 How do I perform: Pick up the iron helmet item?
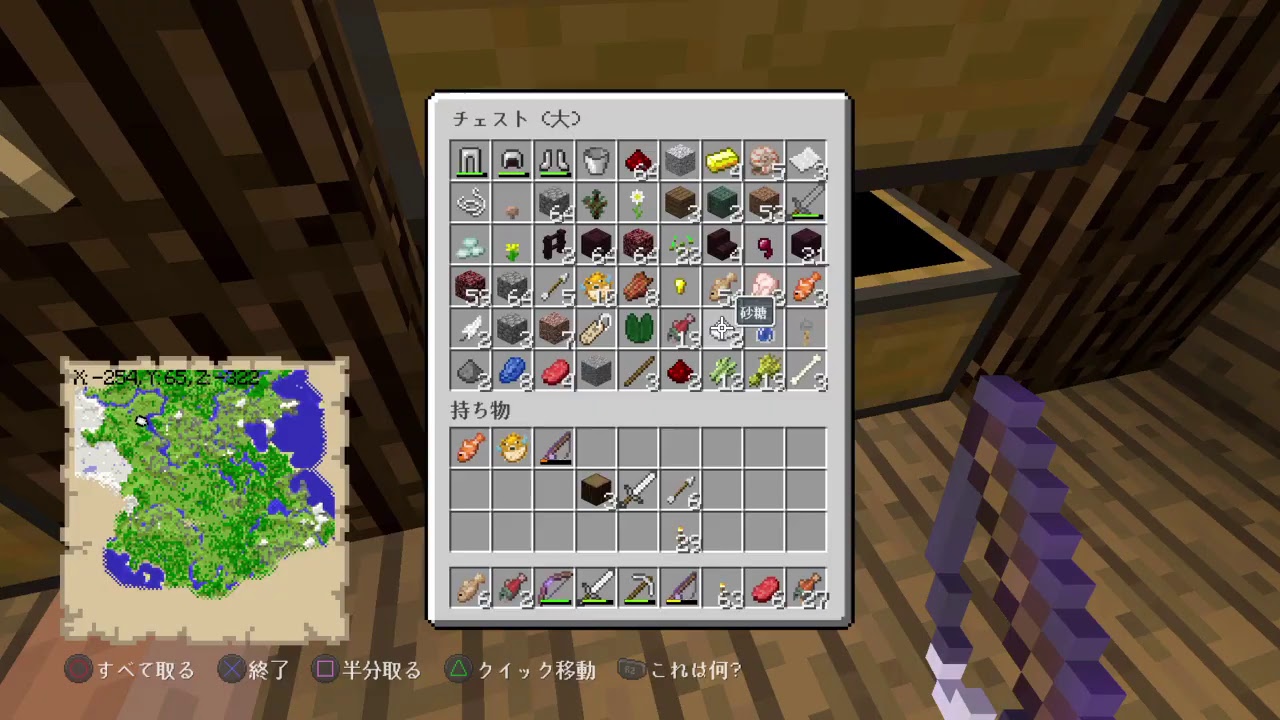(512, 162)
